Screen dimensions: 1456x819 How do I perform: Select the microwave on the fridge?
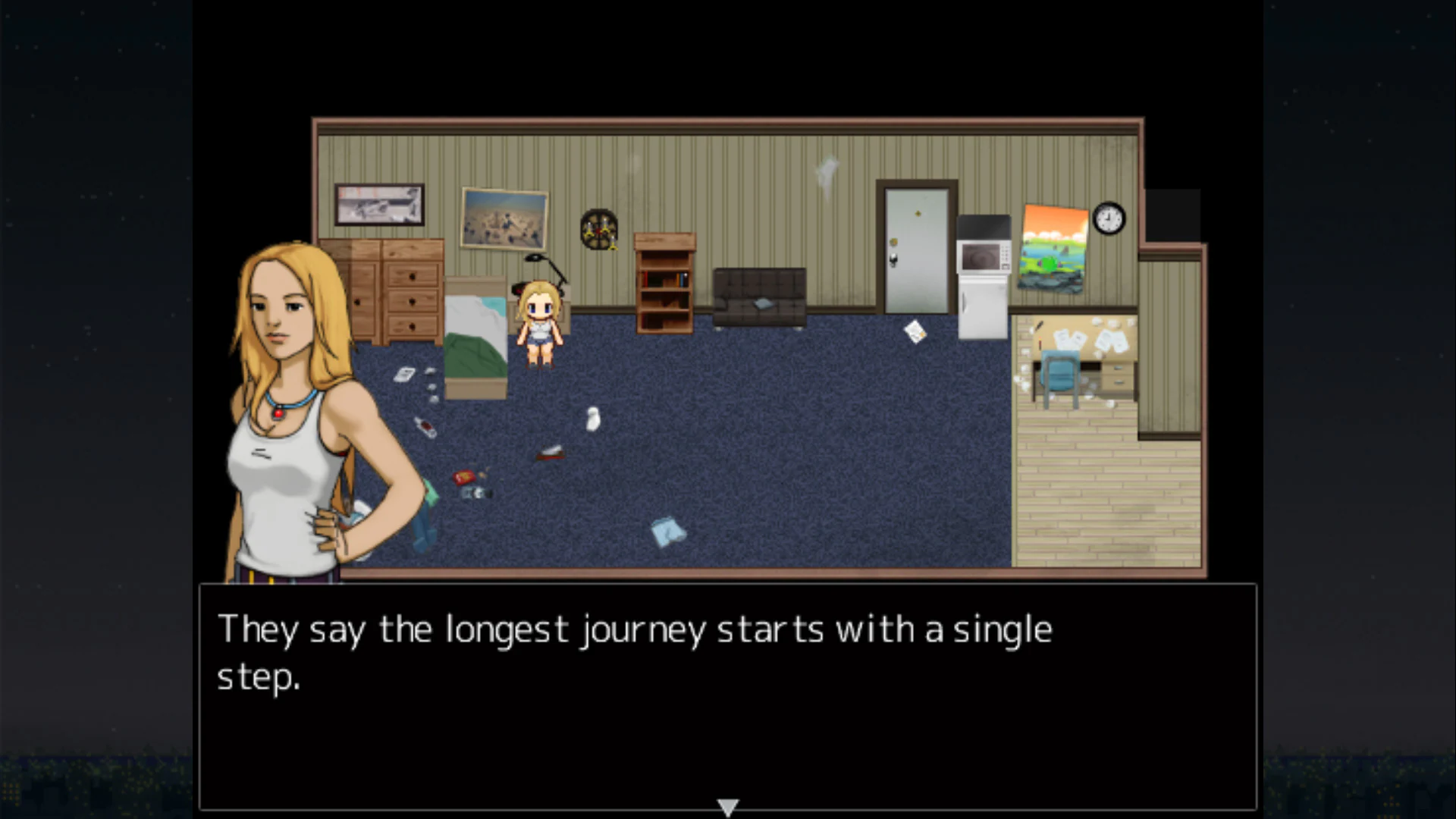(x=984, y=246)
